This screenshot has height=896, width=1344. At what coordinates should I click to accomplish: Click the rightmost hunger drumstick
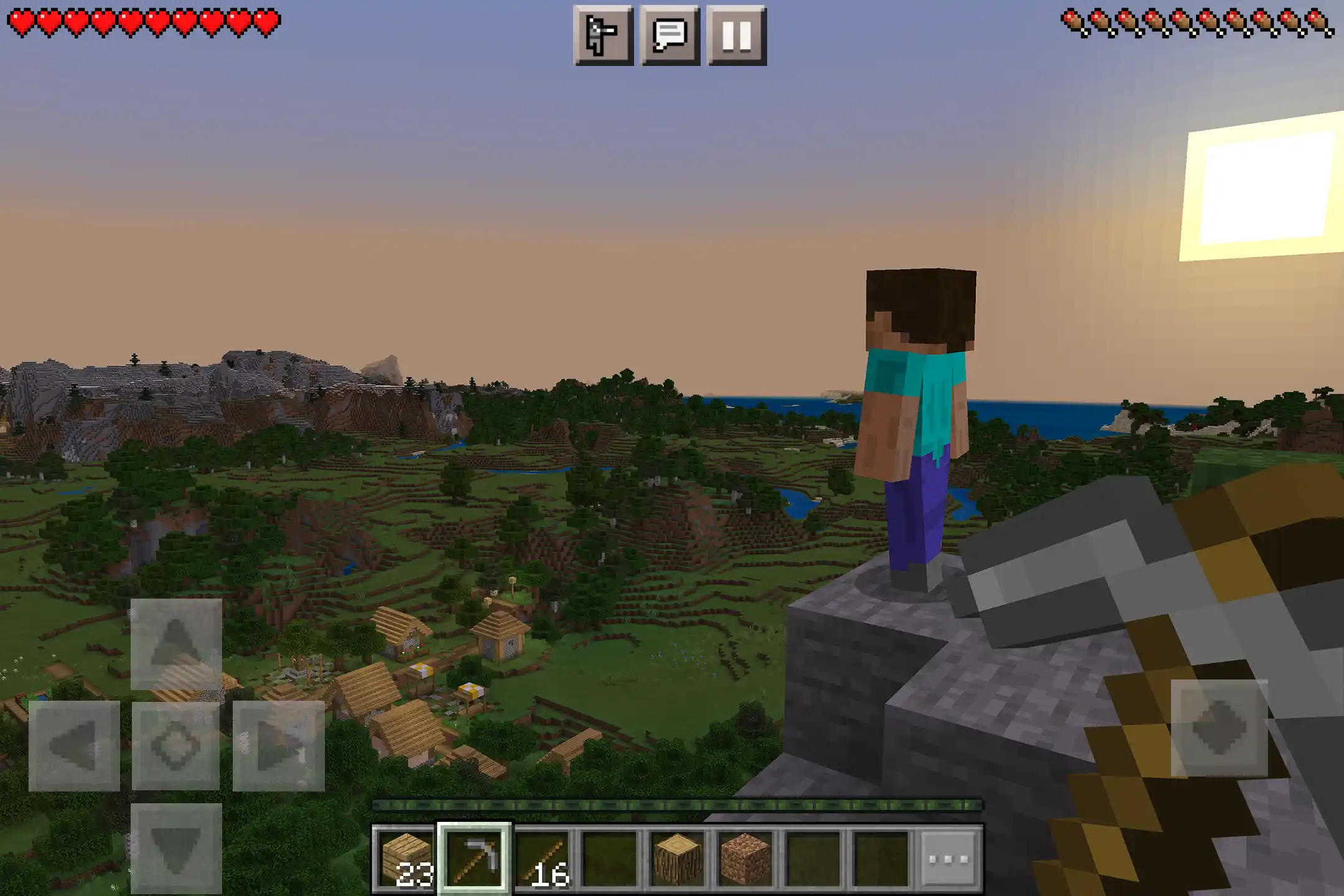tap(1320, 20)
